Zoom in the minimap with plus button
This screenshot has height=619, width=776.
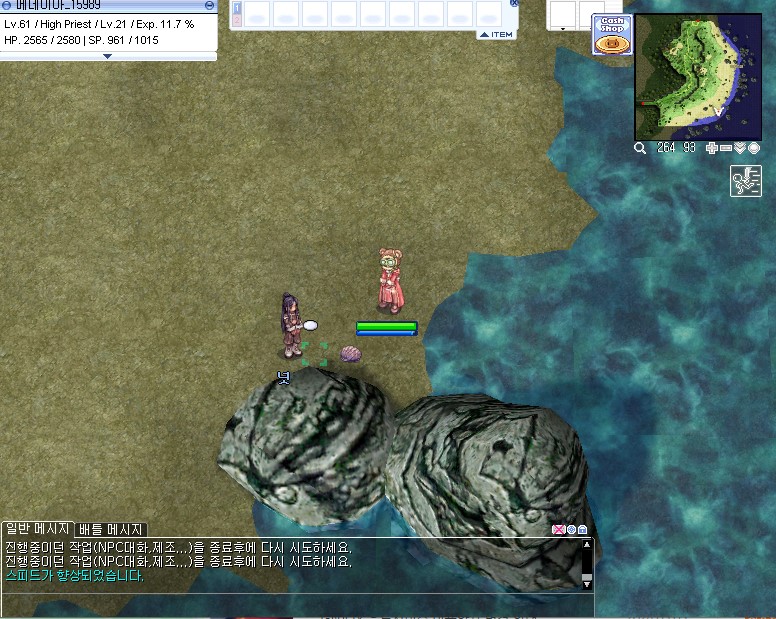(712, 148)
